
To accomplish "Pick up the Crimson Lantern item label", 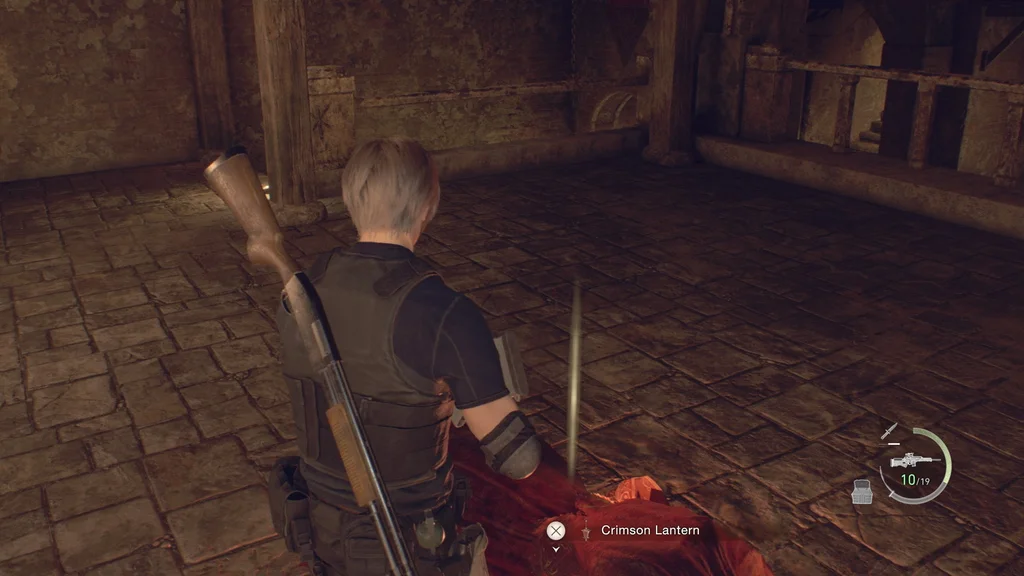I will [650, 530].
